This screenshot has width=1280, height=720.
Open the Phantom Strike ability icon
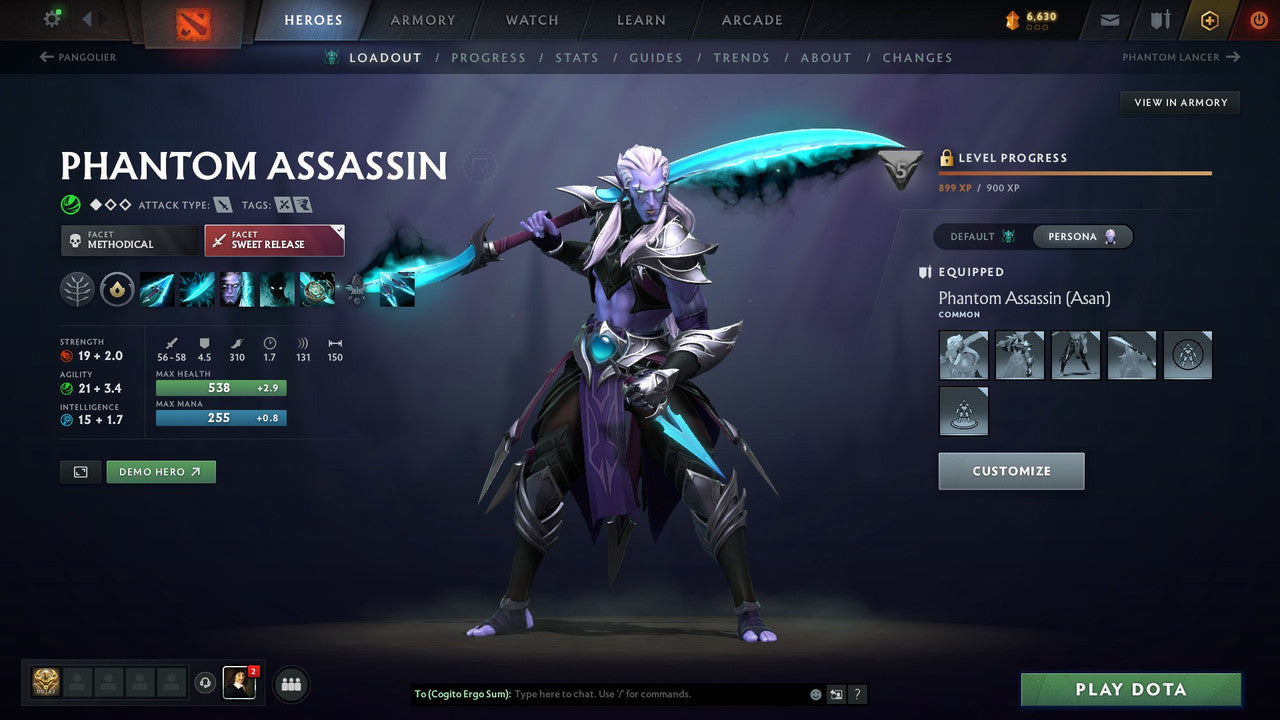pos(196,289)
